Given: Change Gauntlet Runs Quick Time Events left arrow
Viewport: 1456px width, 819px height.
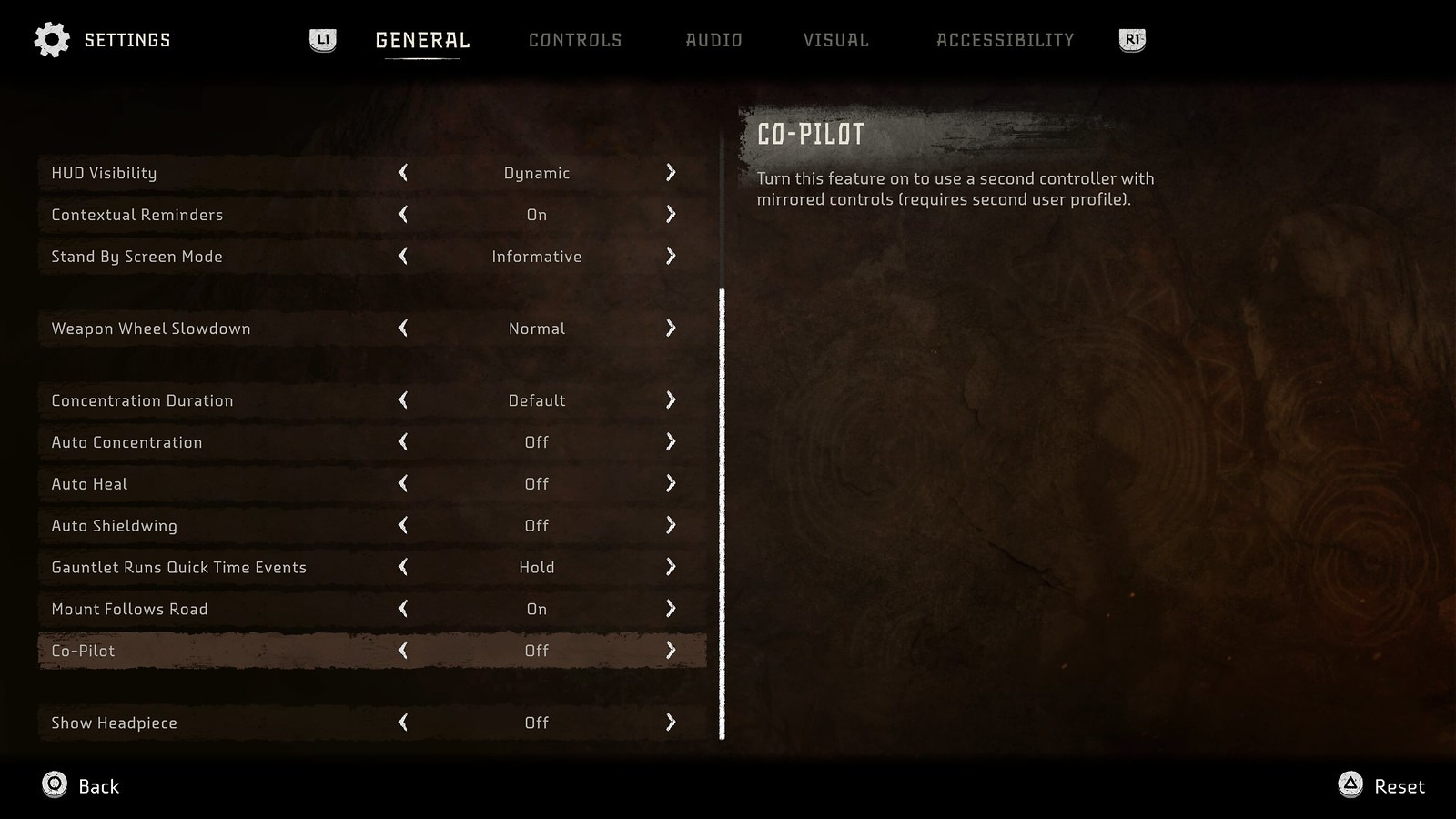Looking at the screenshot, I should [x=403, y=568].
